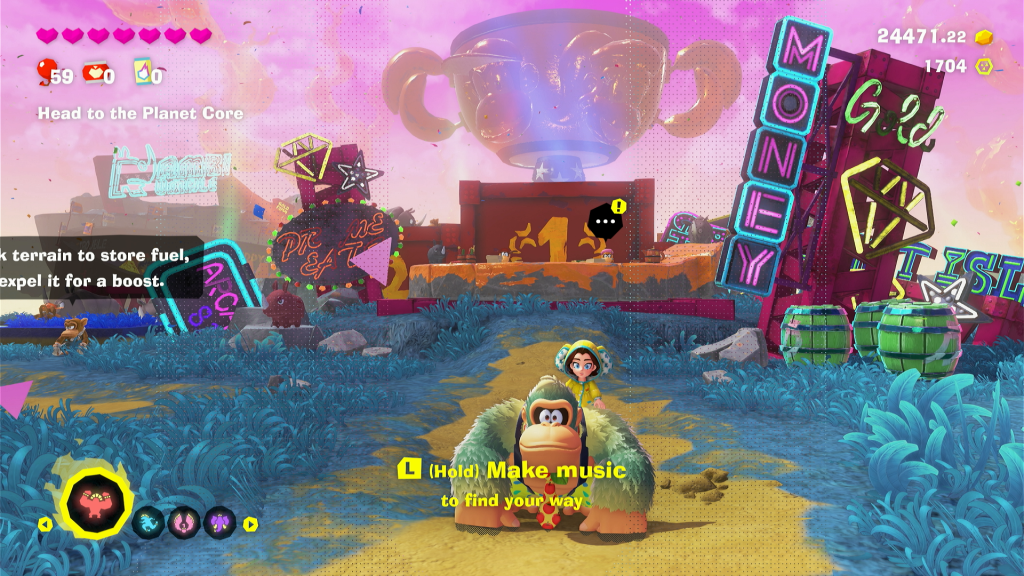The width and height of the screenshot is (1024, 576).
Task: Select the red heart juice can icon
Action: pyautogui.click(x=94, y=72)
